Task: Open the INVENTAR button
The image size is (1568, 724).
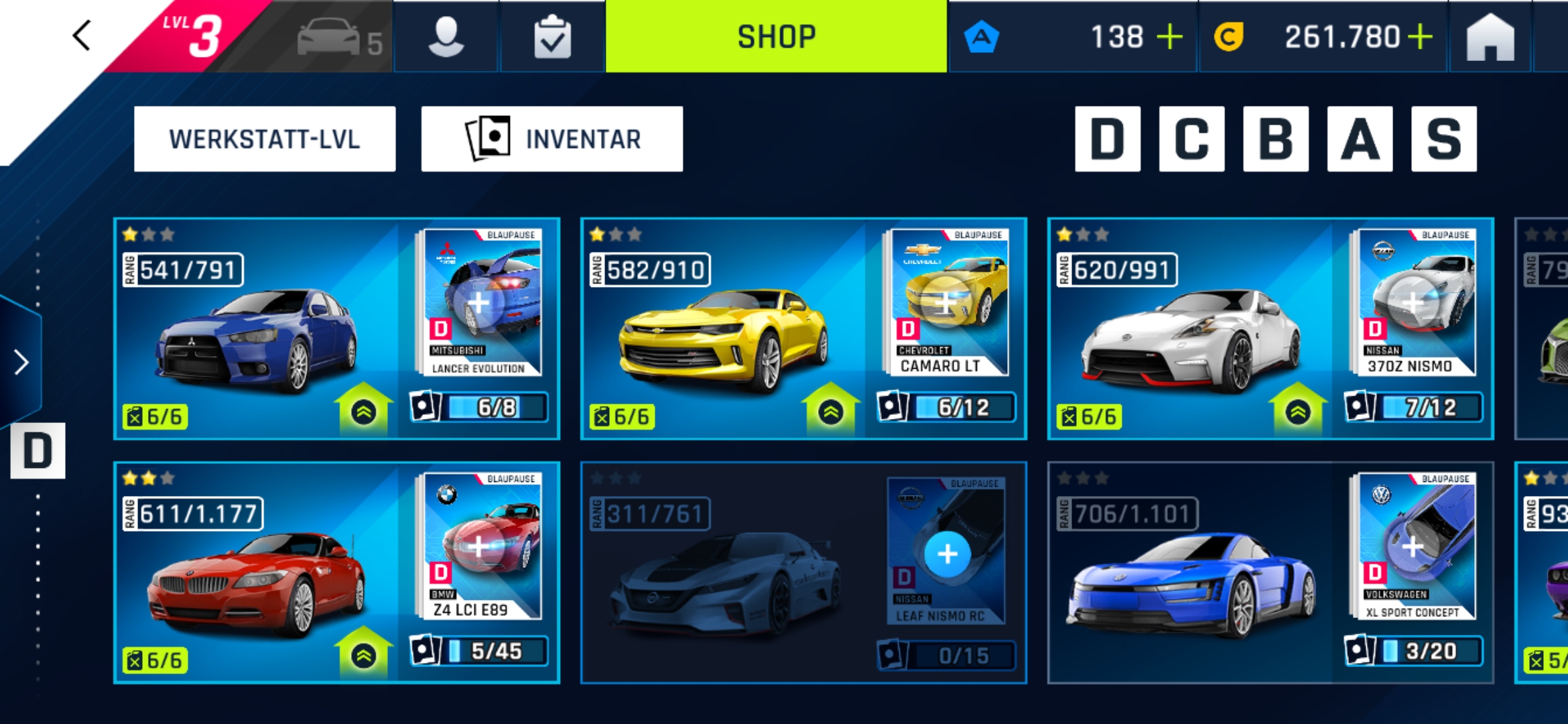Action: (x=552, y=139)
